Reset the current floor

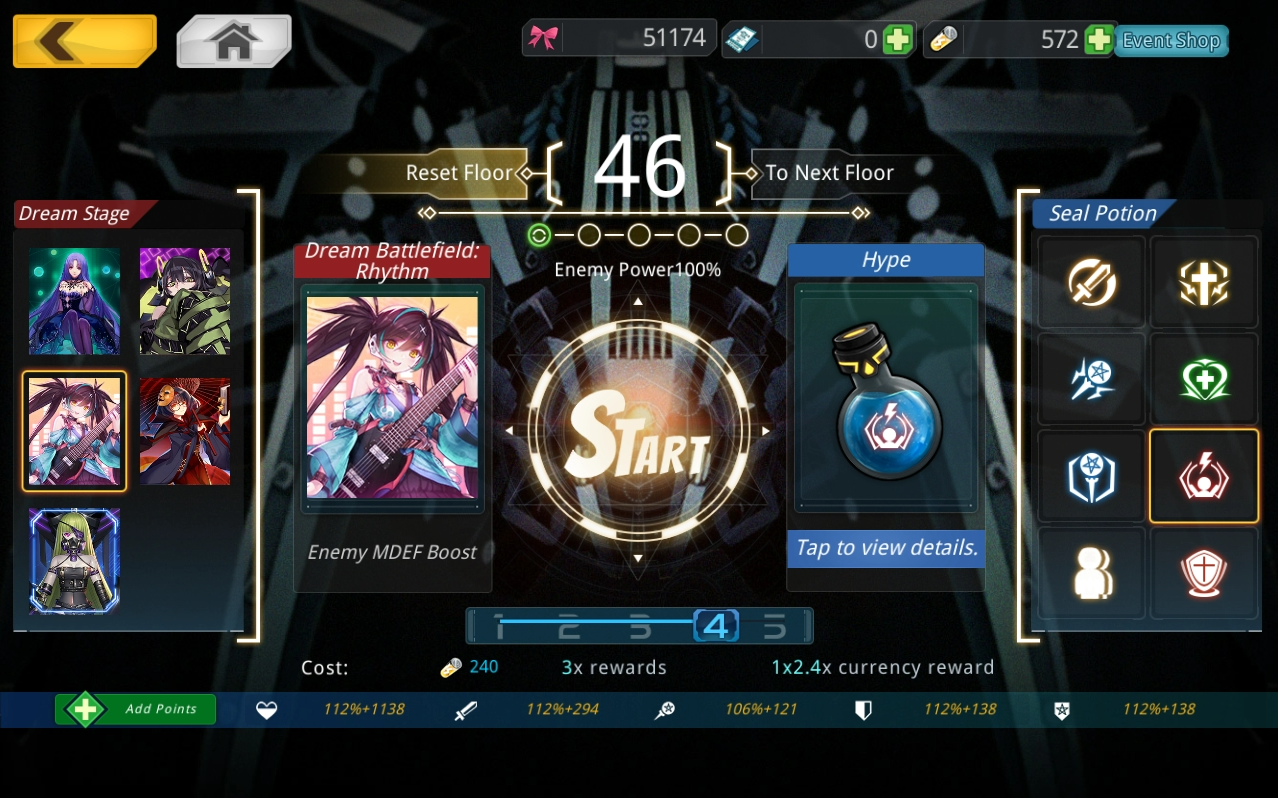point(458,173)
